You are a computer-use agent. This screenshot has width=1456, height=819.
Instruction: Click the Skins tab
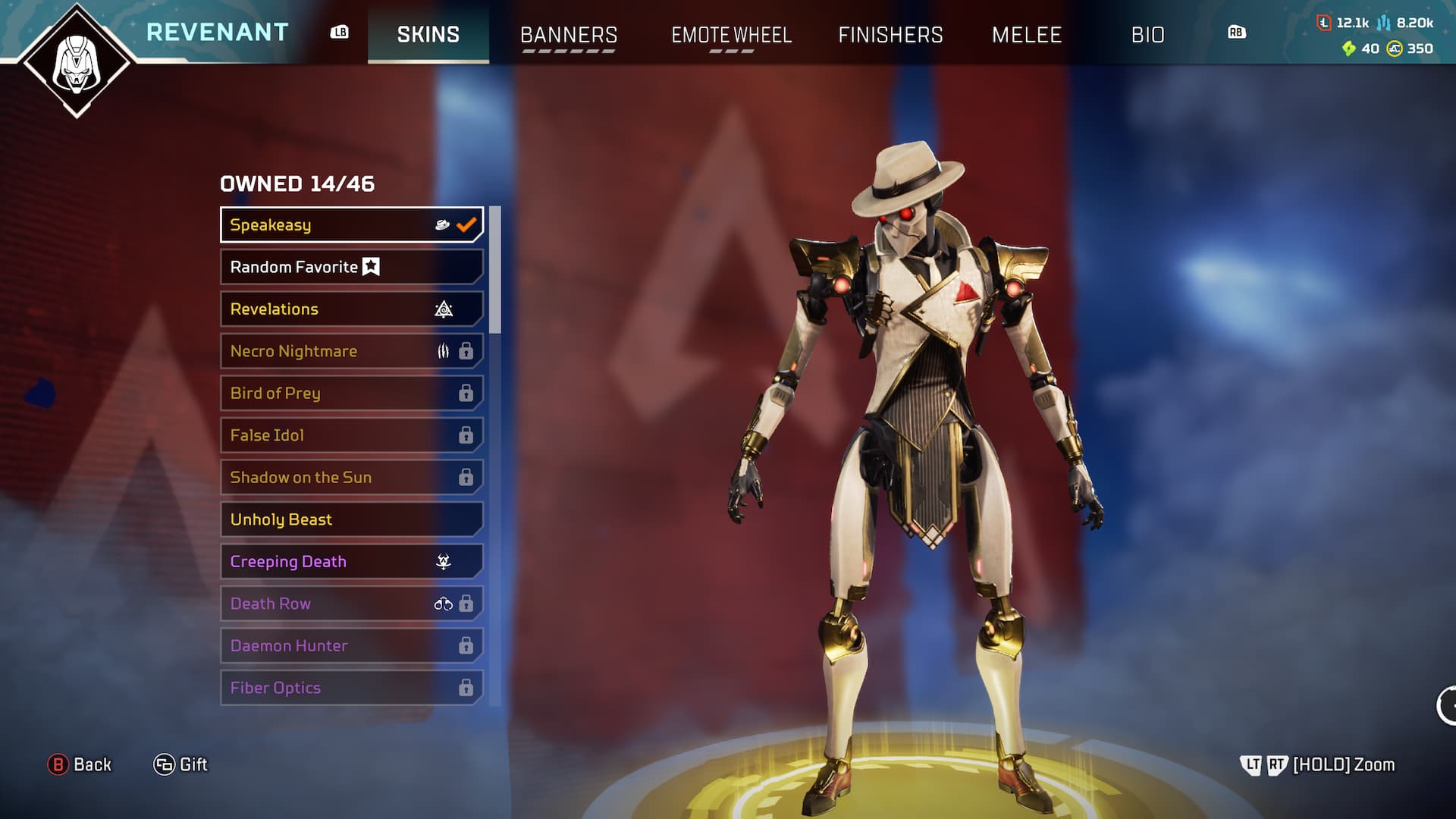coord(428,35)
